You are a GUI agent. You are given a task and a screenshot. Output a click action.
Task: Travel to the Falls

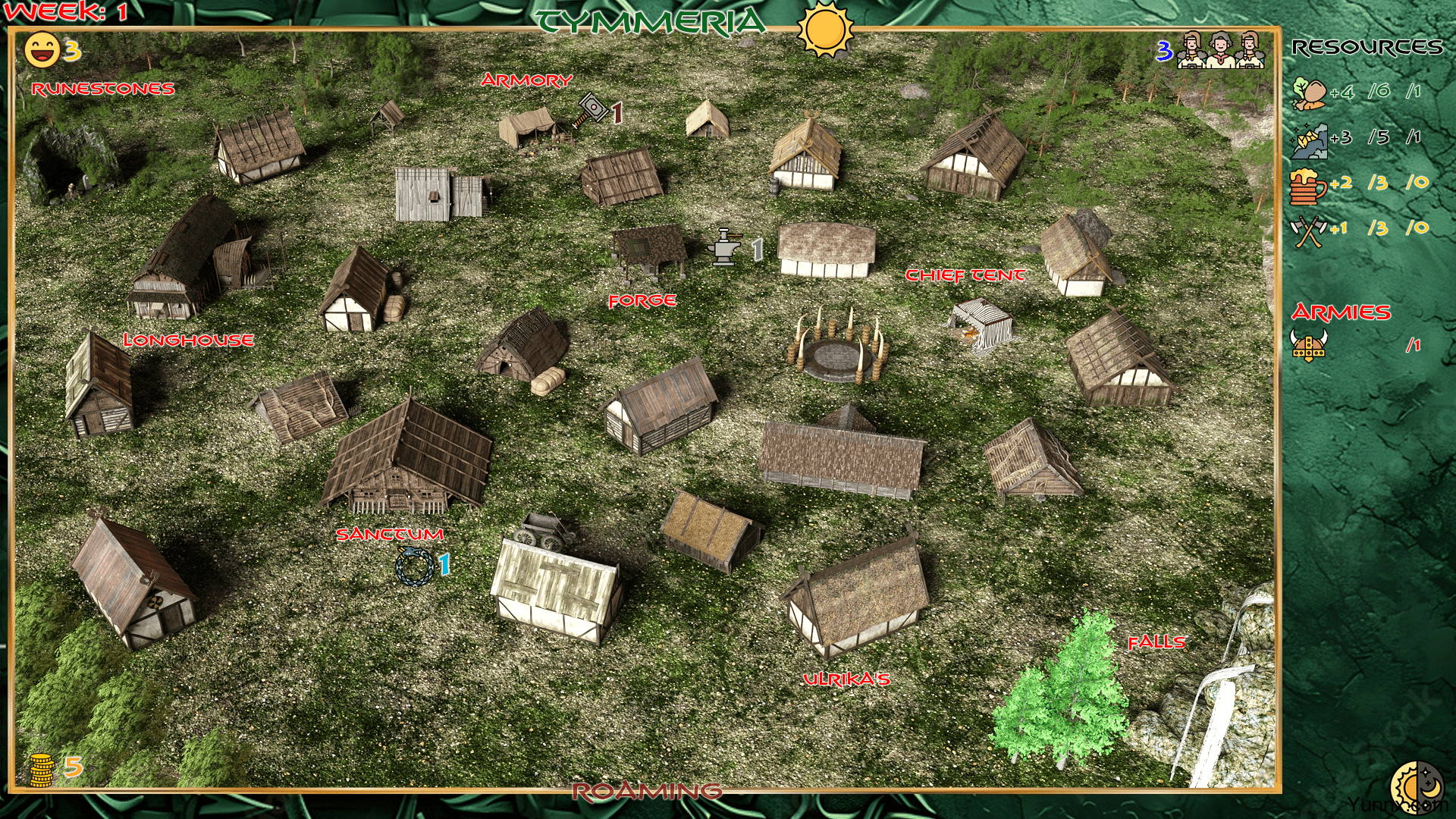click(x=1156, y=642)
